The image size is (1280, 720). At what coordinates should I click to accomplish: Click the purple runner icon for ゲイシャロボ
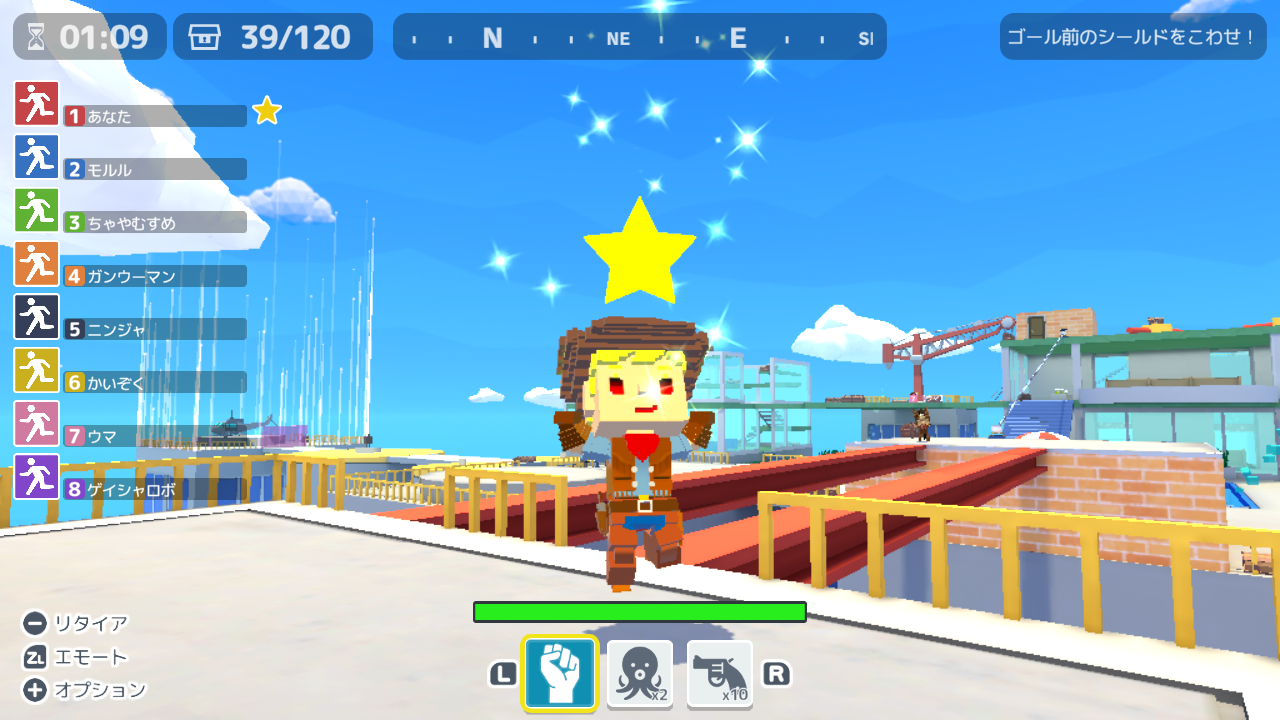(35, 476)
